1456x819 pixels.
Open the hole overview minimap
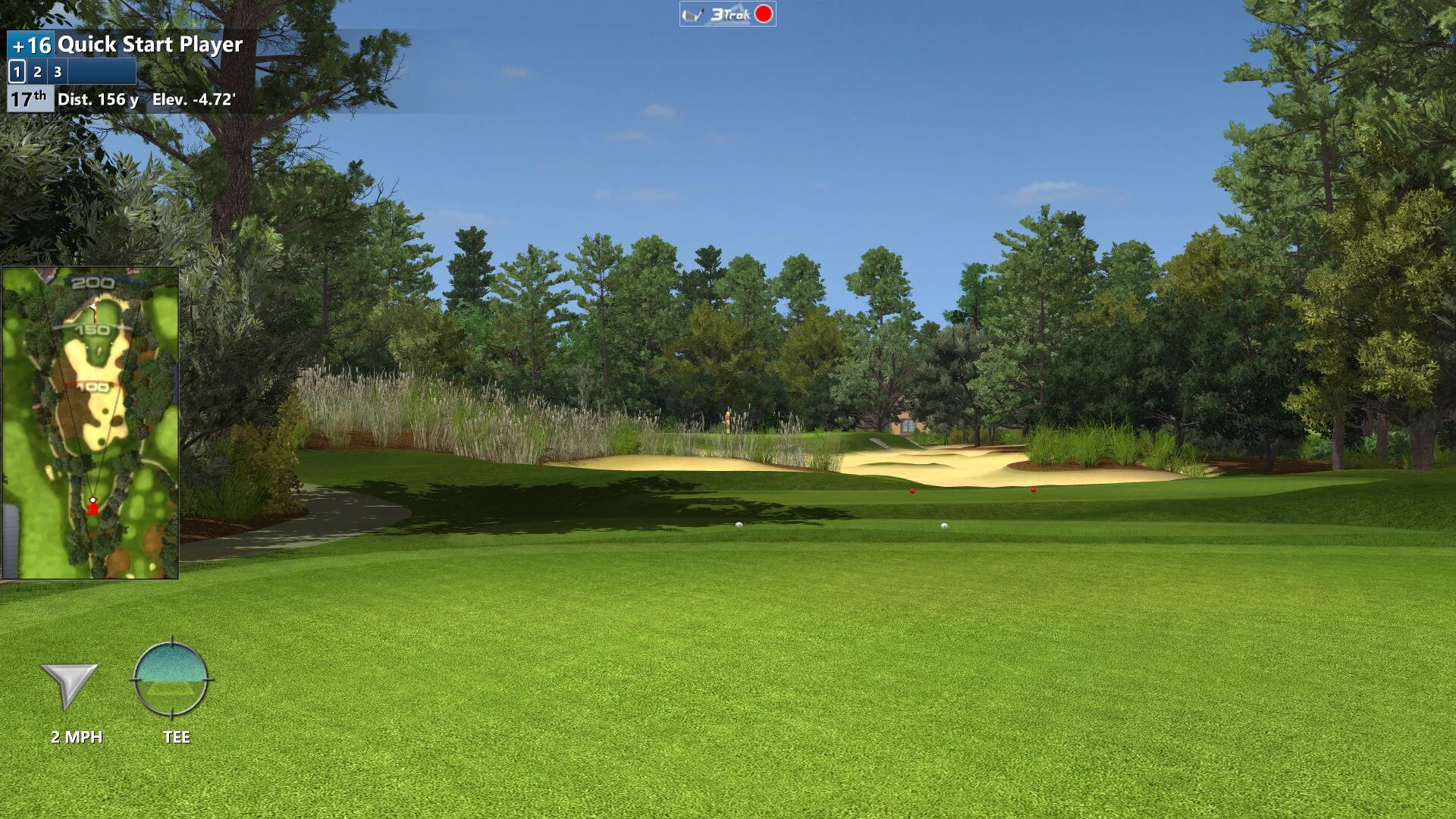click(x=90, y=422)
